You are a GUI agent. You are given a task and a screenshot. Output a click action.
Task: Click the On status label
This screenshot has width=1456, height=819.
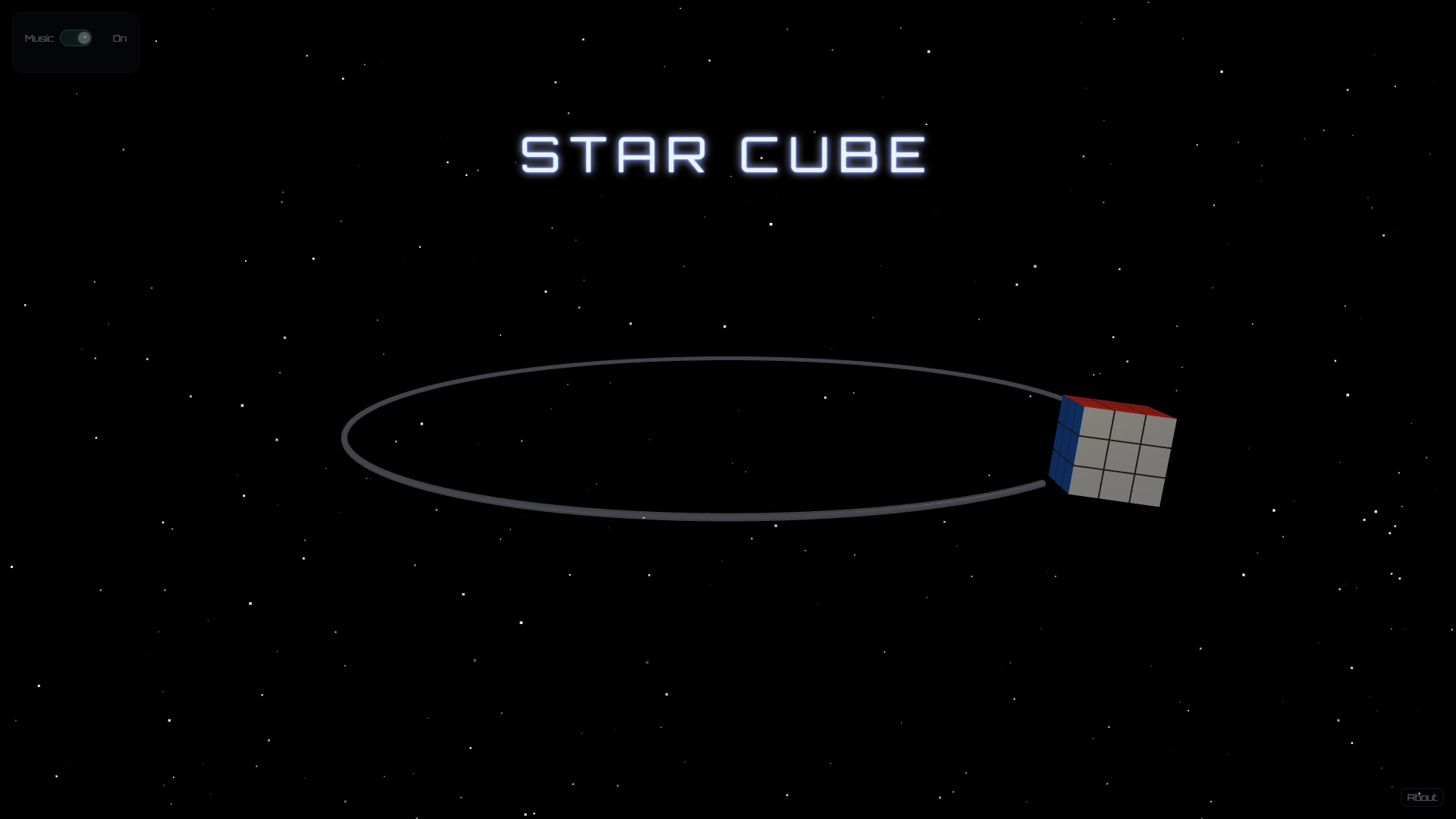119,38
